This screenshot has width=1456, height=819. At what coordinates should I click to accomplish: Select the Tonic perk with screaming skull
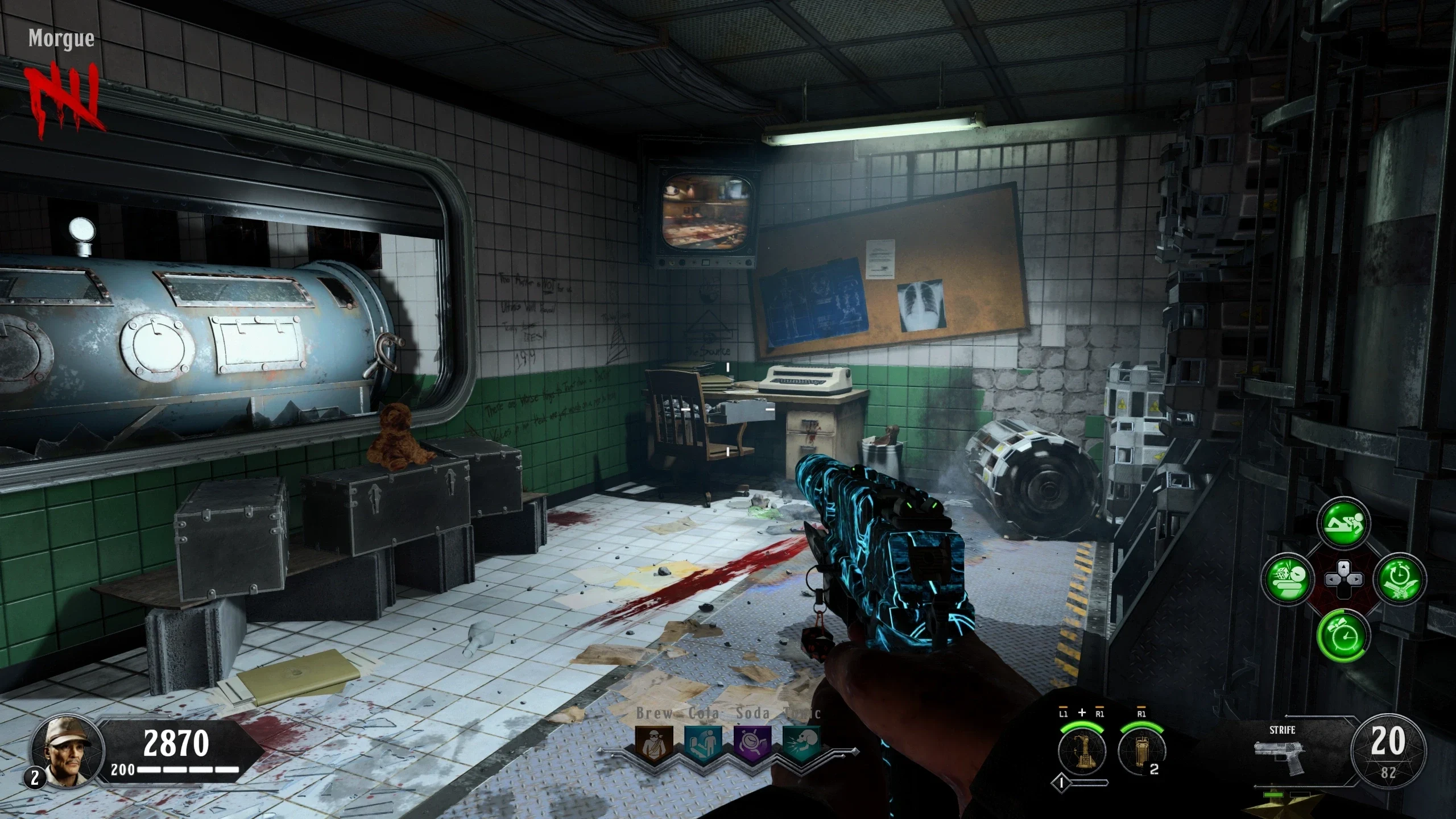pos(802,745)
